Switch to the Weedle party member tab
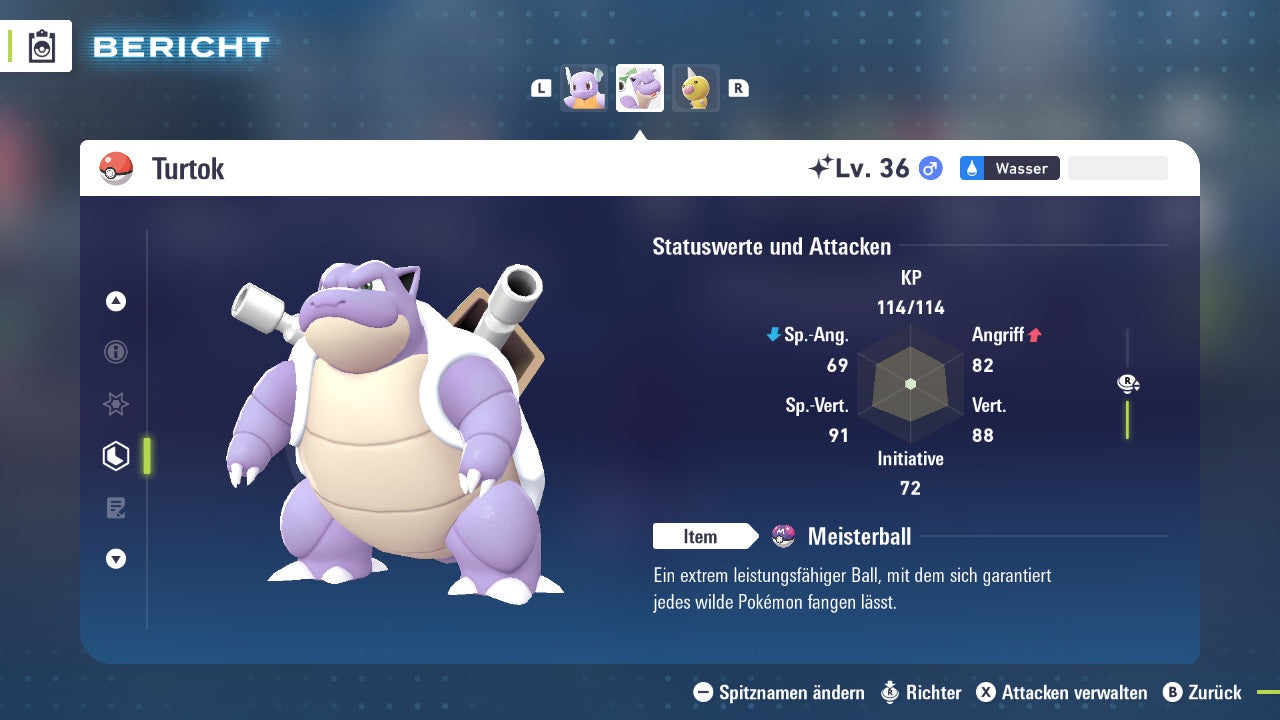 695,88
